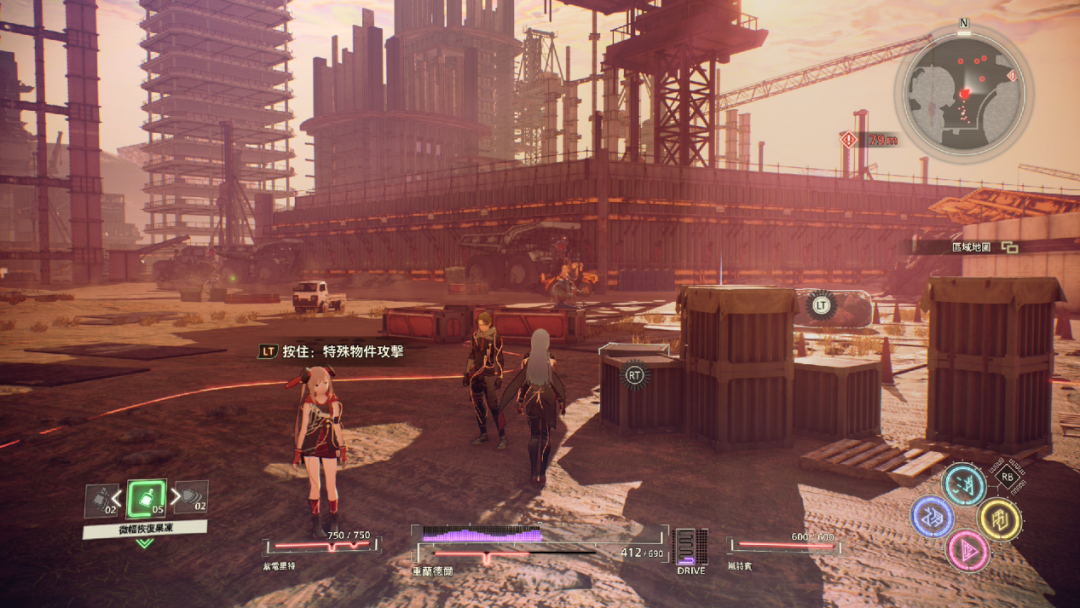Activate the cyan SAS ability icon
1080x608 pixels.
pos(964,484)
